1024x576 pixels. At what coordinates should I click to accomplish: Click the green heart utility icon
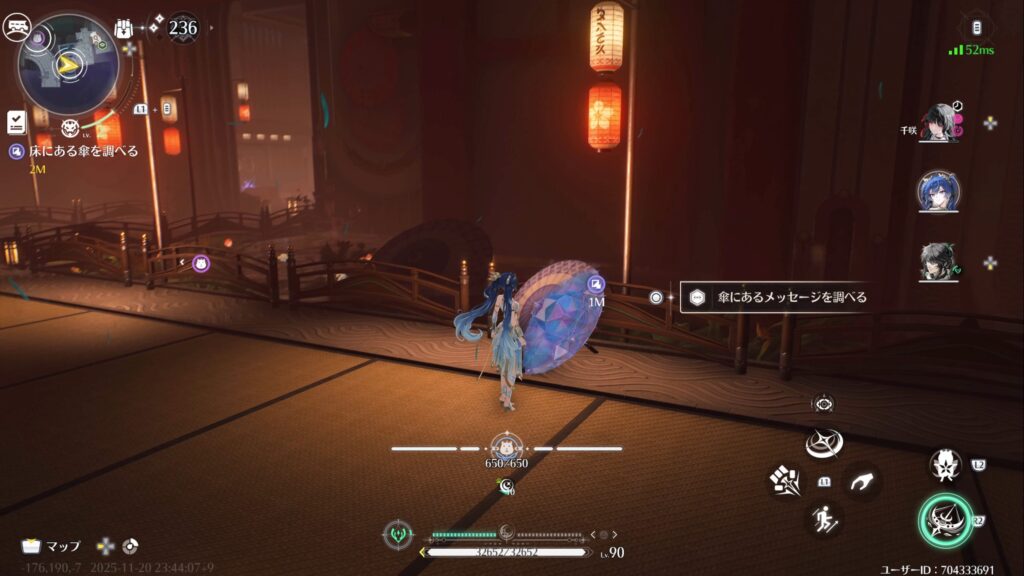click(x=398, y=534)
